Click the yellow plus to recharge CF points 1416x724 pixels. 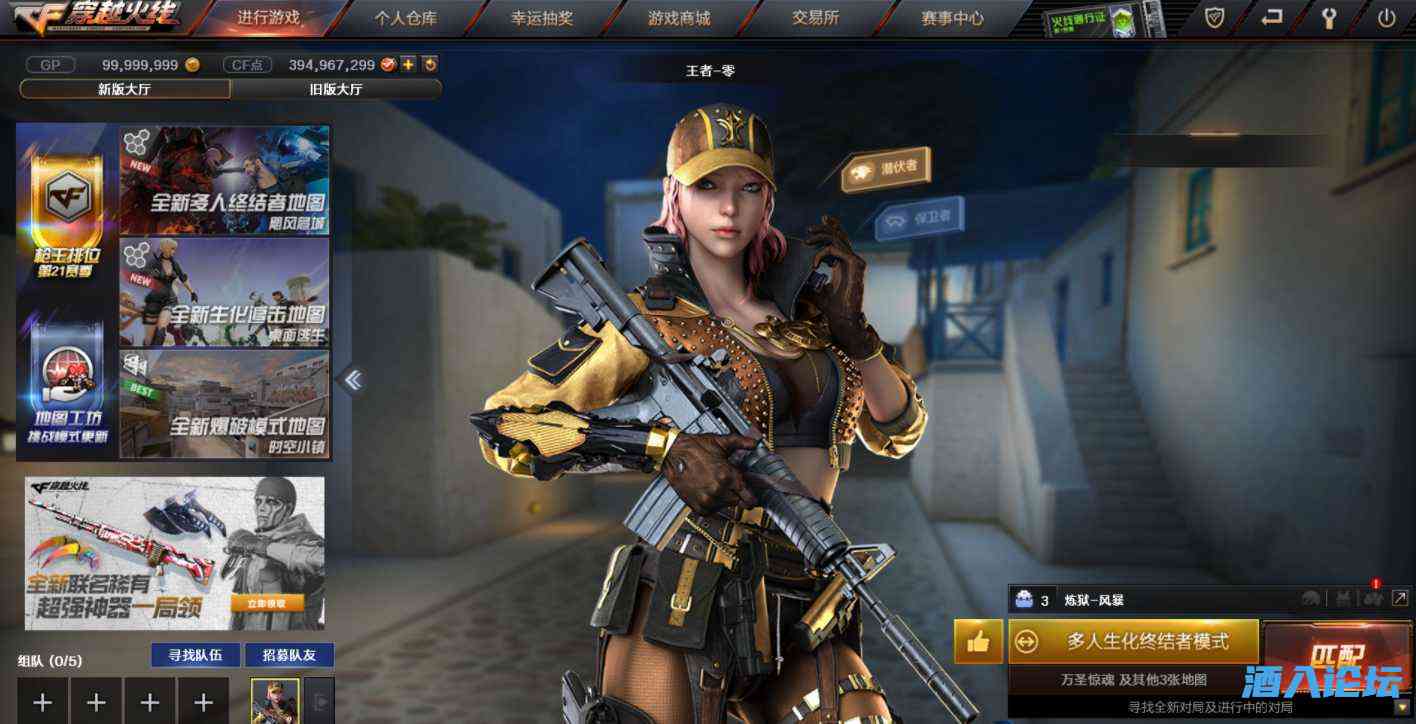point(408,65)
